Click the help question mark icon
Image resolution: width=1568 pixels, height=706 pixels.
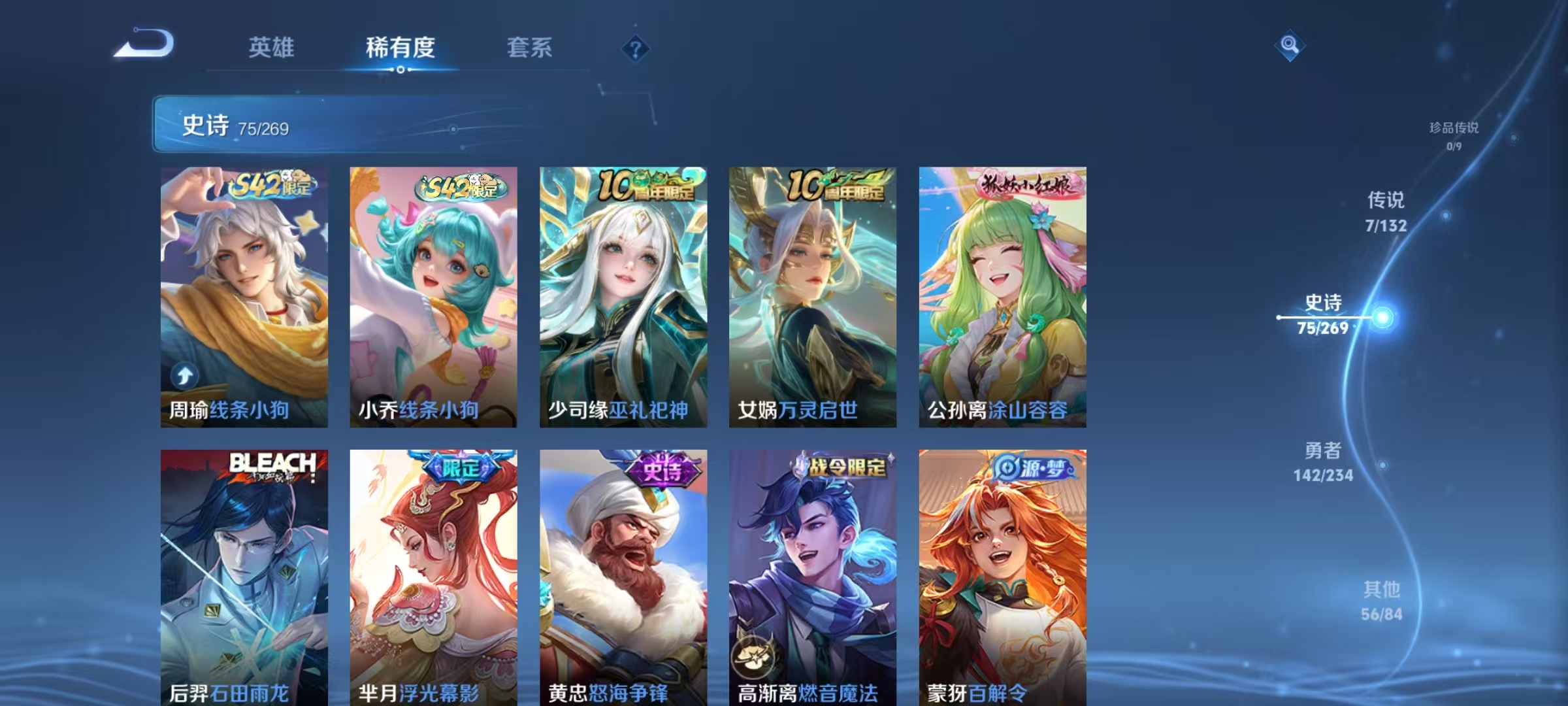[636, 48]
